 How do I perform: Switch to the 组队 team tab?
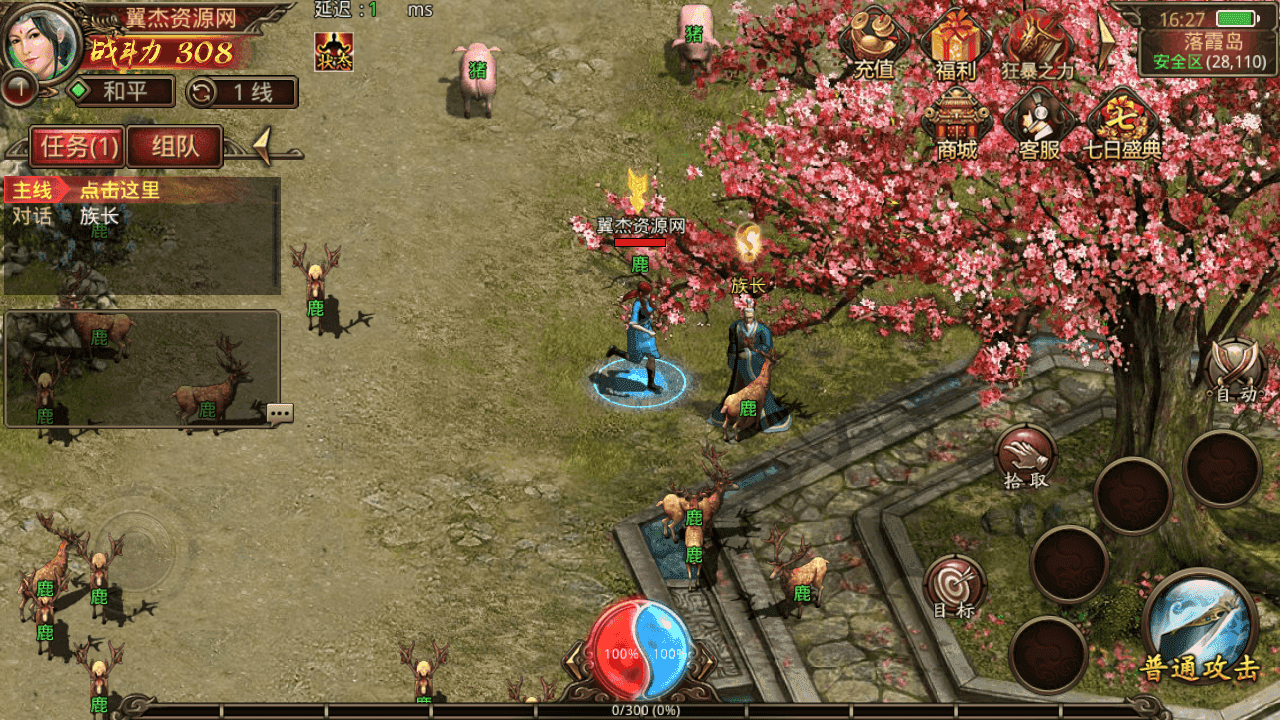coord(174,147)
